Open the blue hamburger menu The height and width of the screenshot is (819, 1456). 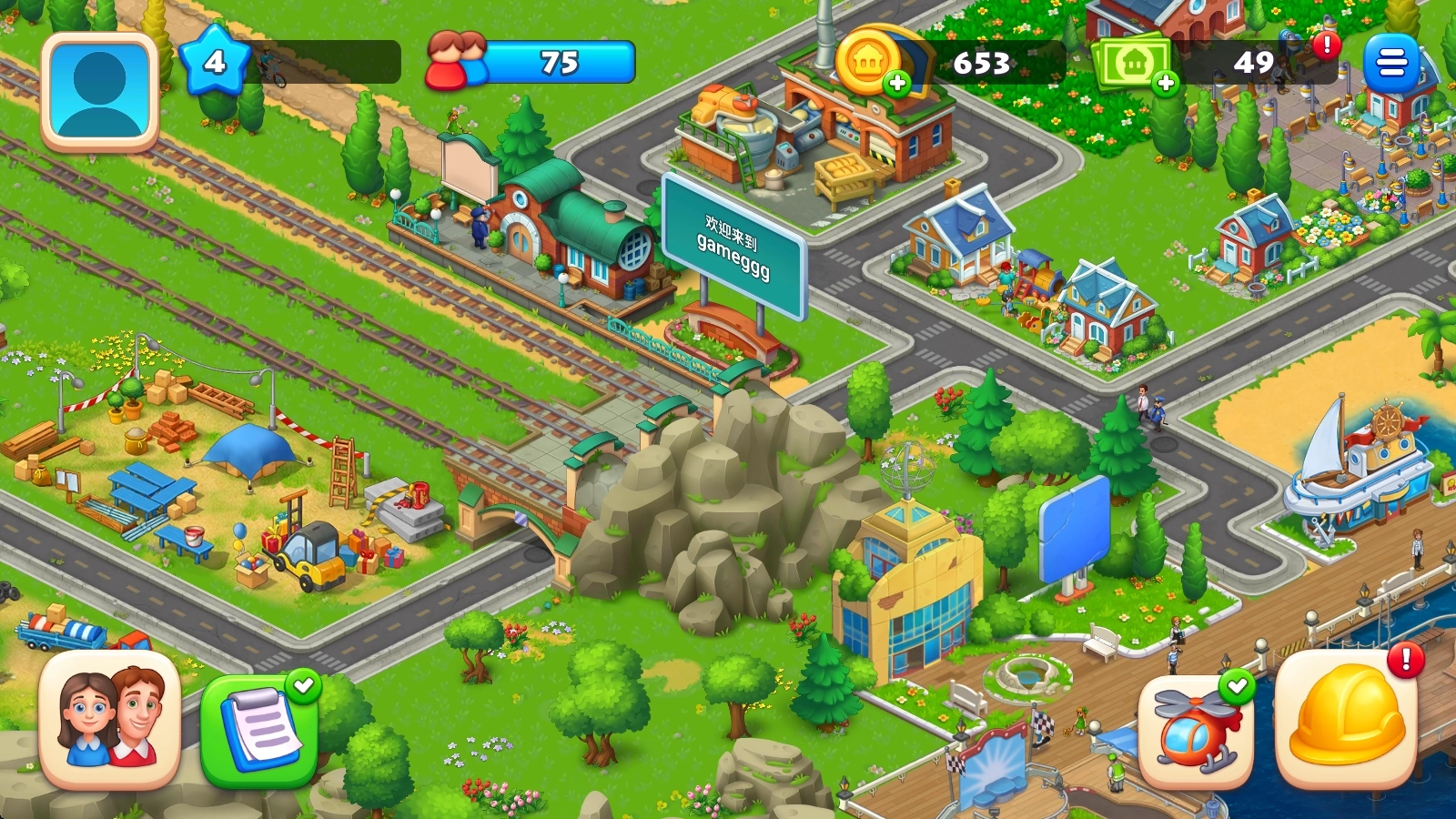tap(1390, 63)
